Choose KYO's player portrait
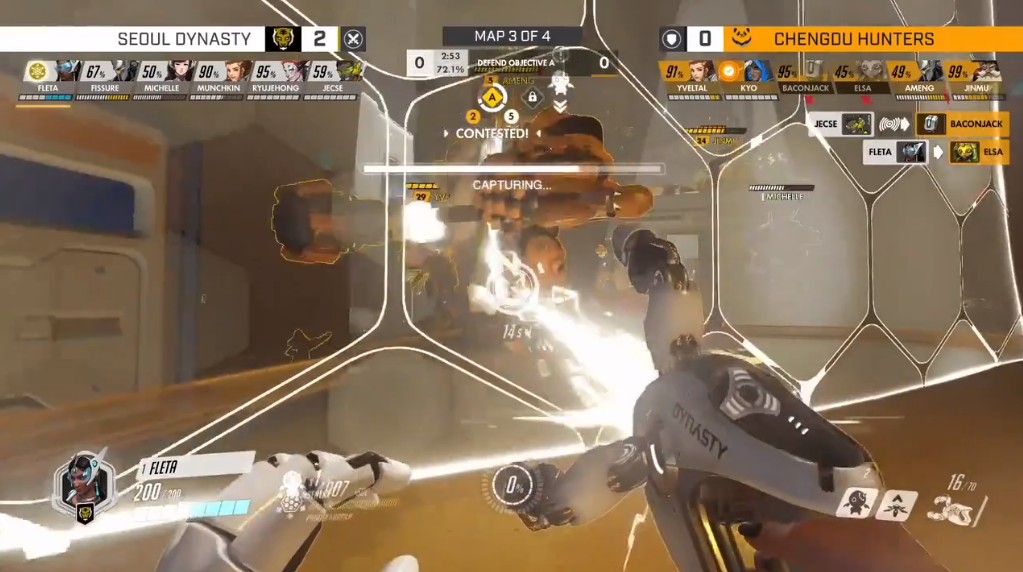 click(x=758, y=72)
